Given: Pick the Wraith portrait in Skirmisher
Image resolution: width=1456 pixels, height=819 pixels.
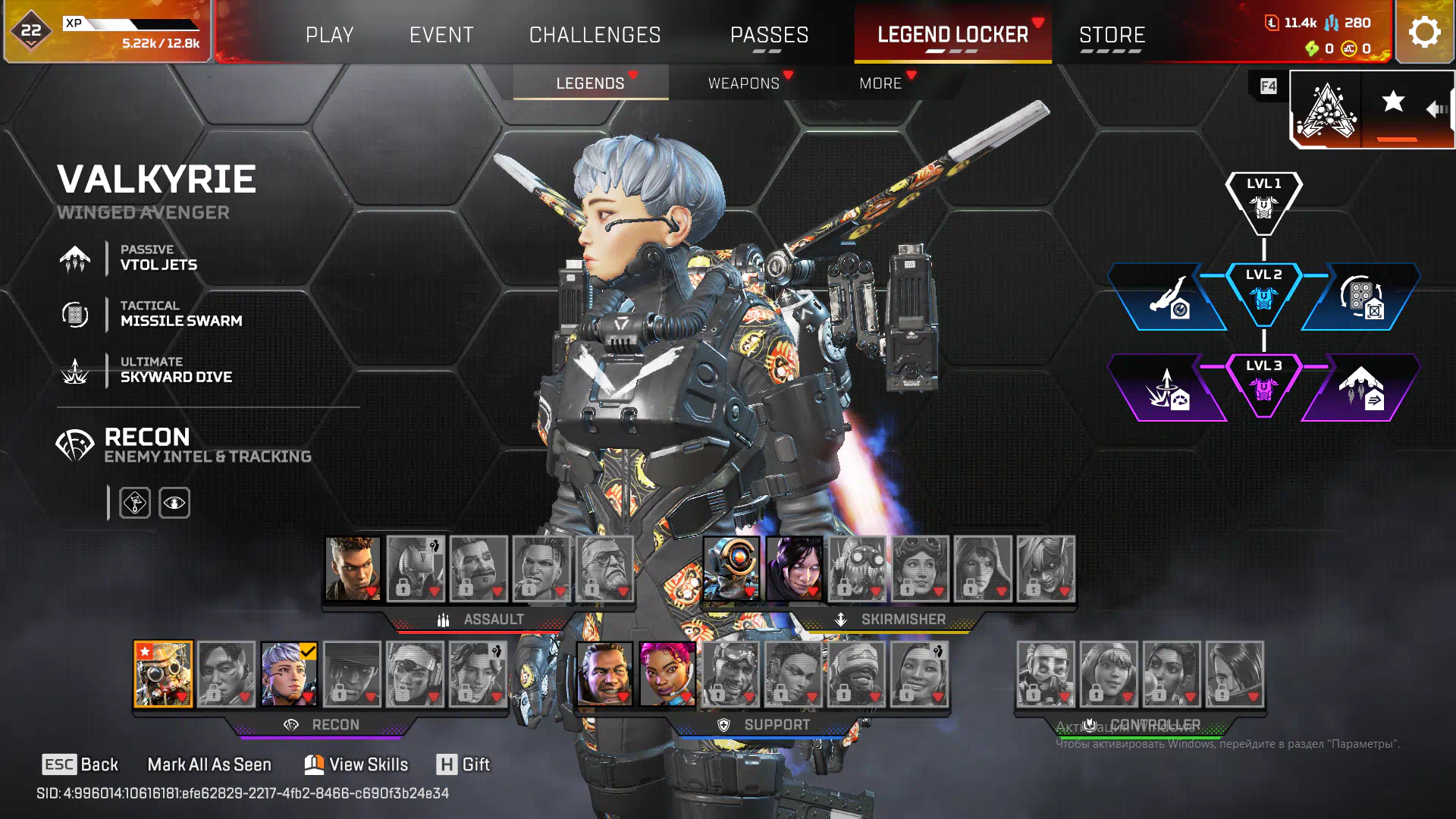Looking at the screenshot, I should tap(794, 569).
